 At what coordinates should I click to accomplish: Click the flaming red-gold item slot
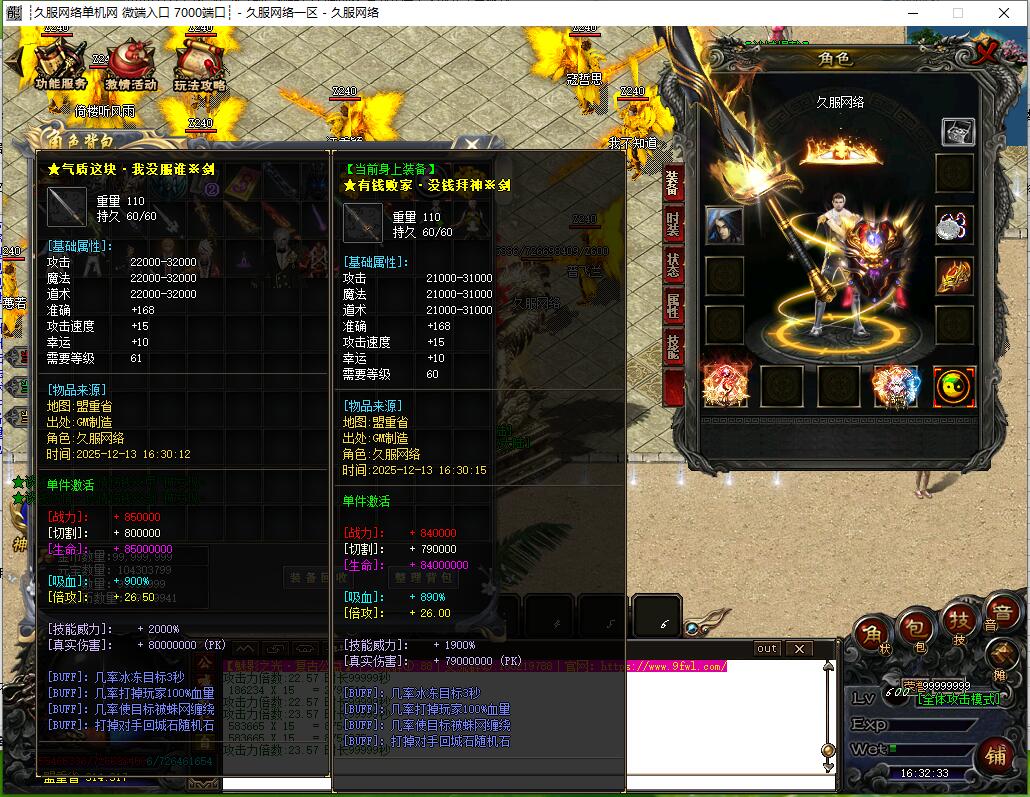tap(954, 275)
